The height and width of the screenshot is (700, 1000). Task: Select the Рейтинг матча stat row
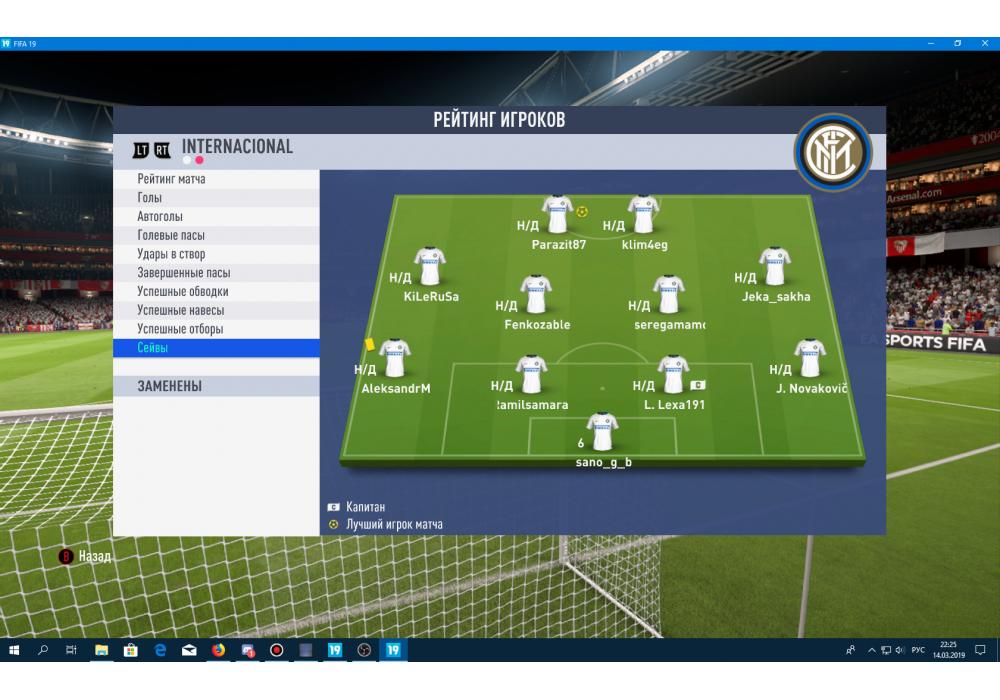point(216,179)
